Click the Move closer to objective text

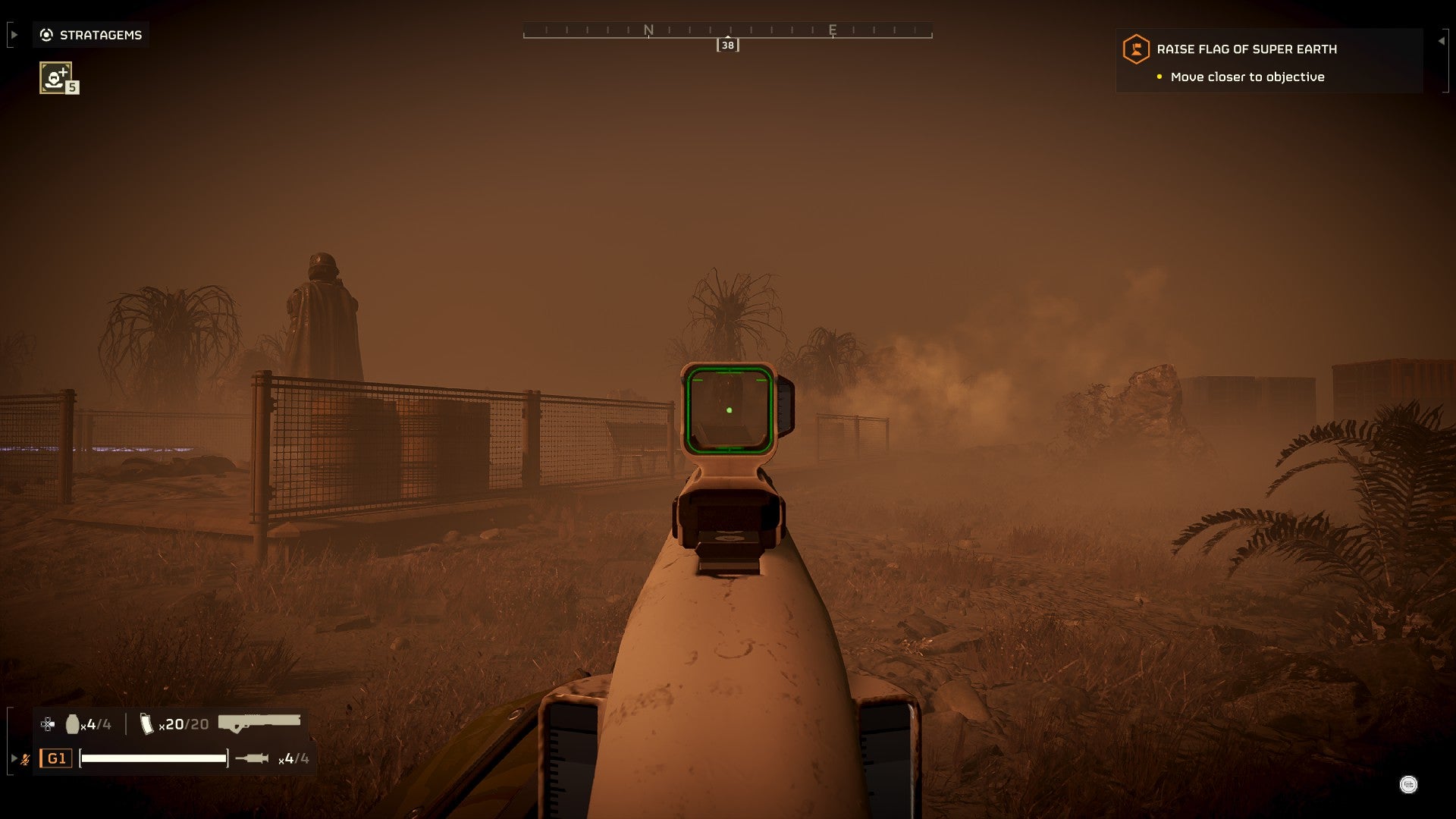(x=1247, y=77)
